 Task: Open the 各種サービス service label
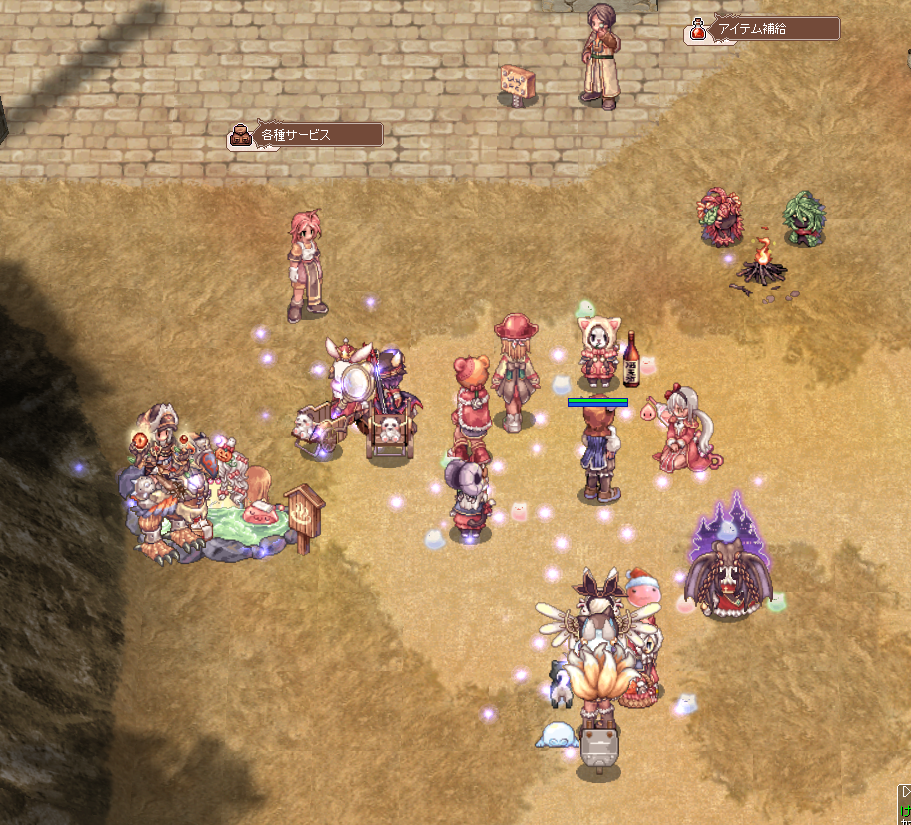click(306, 135)
